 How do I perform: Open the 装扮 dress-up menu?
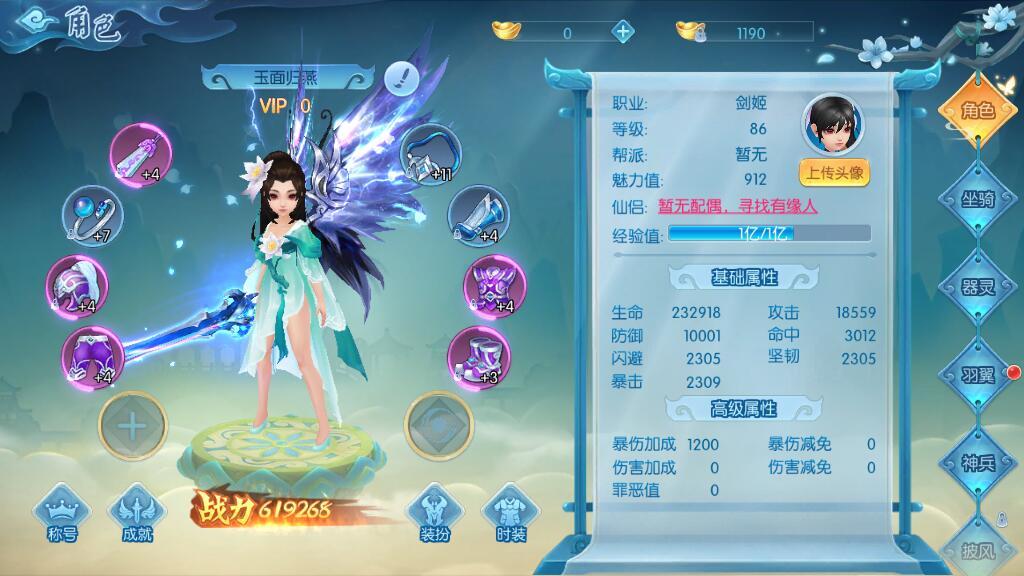pyautogui.click(x=433, y=517)
